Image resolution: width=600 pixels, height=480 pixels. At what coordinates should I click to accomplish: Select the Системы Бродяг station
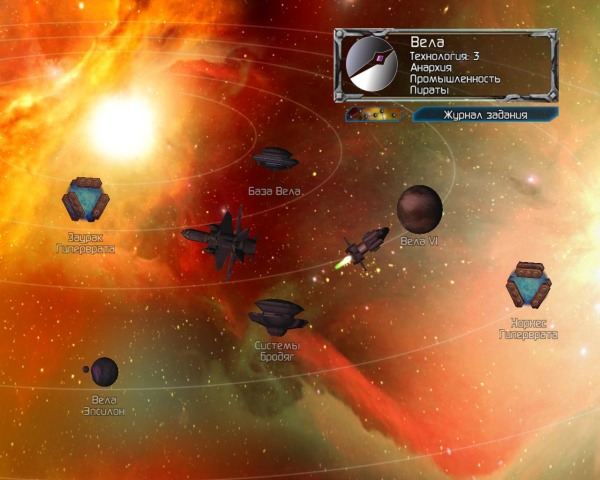pyautogui.click(x=277, y=315)
